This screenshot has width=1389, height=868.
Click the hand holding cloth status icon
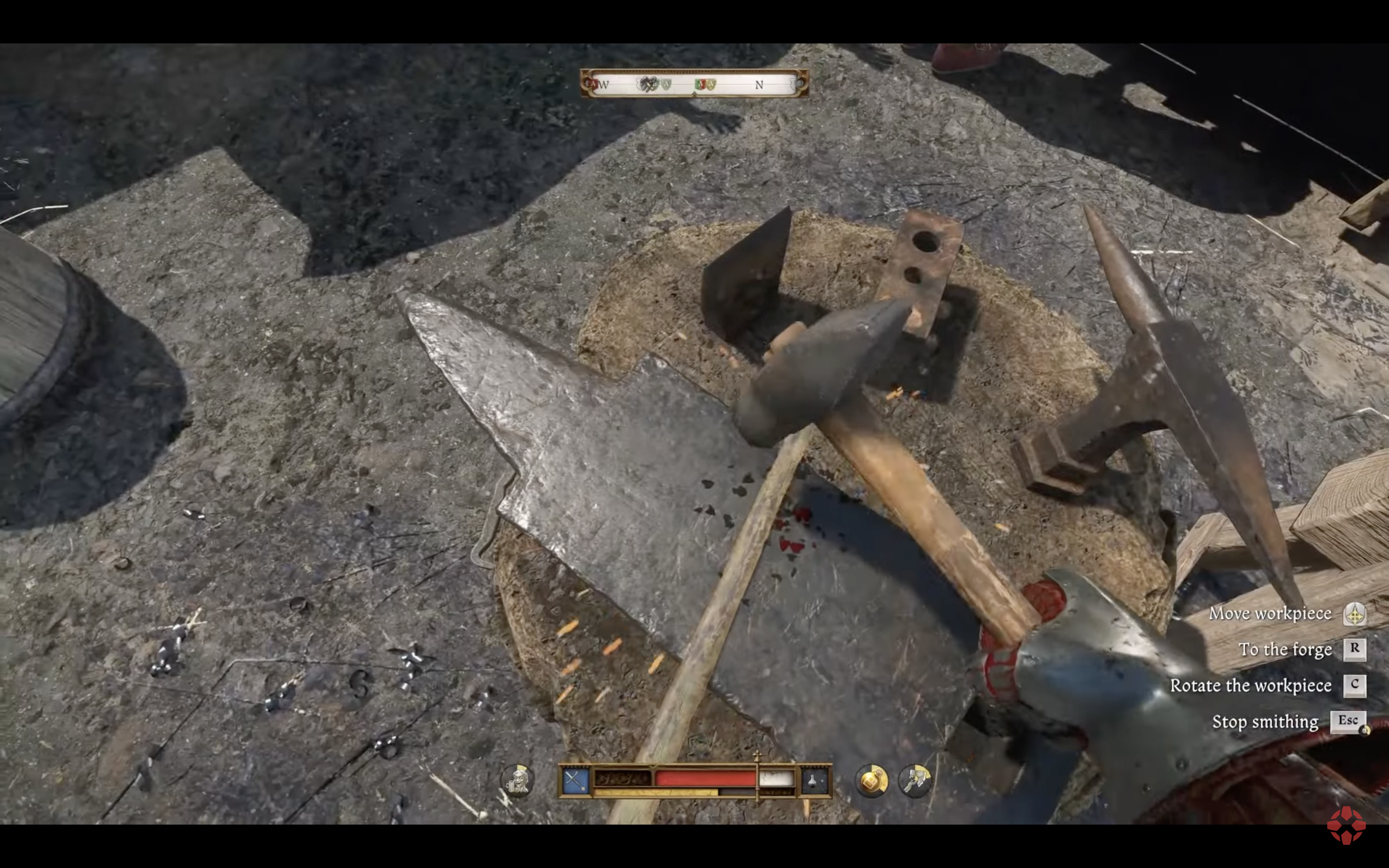(915, 780)
